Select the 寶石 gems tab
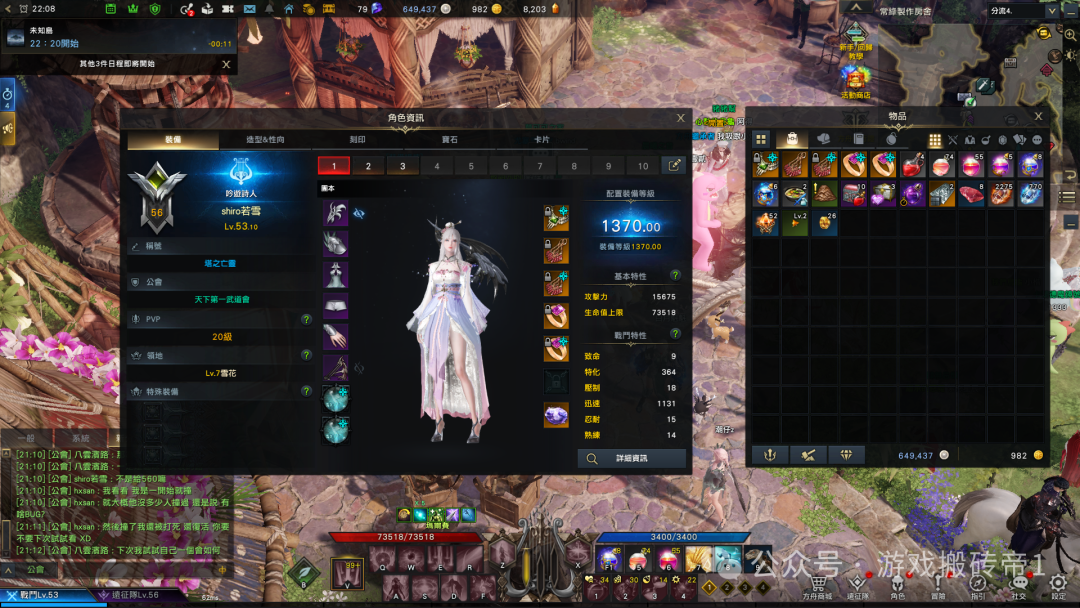Screen dimensions: 1080x608 tap(449, 140)
